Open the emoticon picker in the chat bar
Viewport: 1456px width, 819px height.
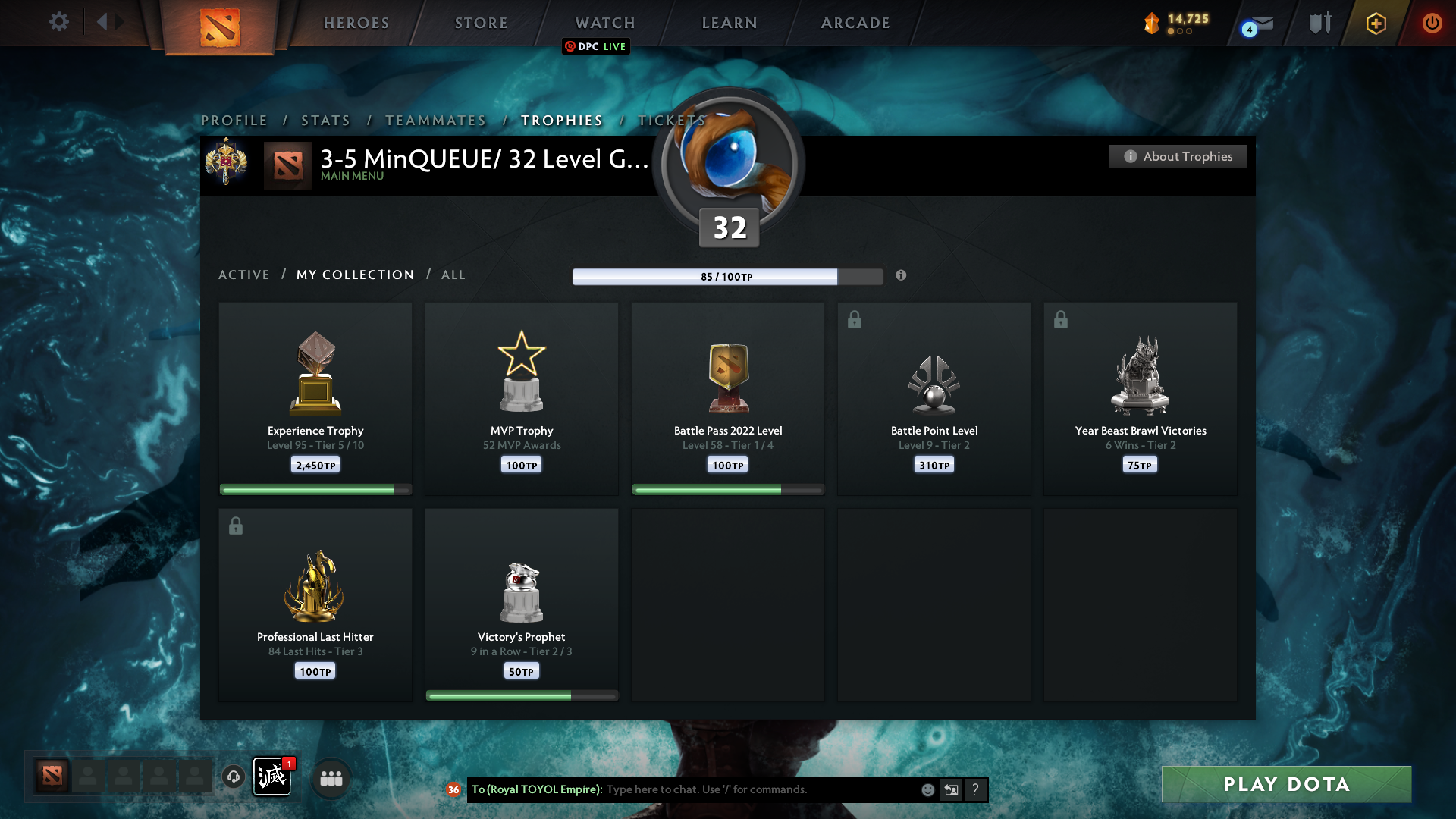click(x=928, y=789)
